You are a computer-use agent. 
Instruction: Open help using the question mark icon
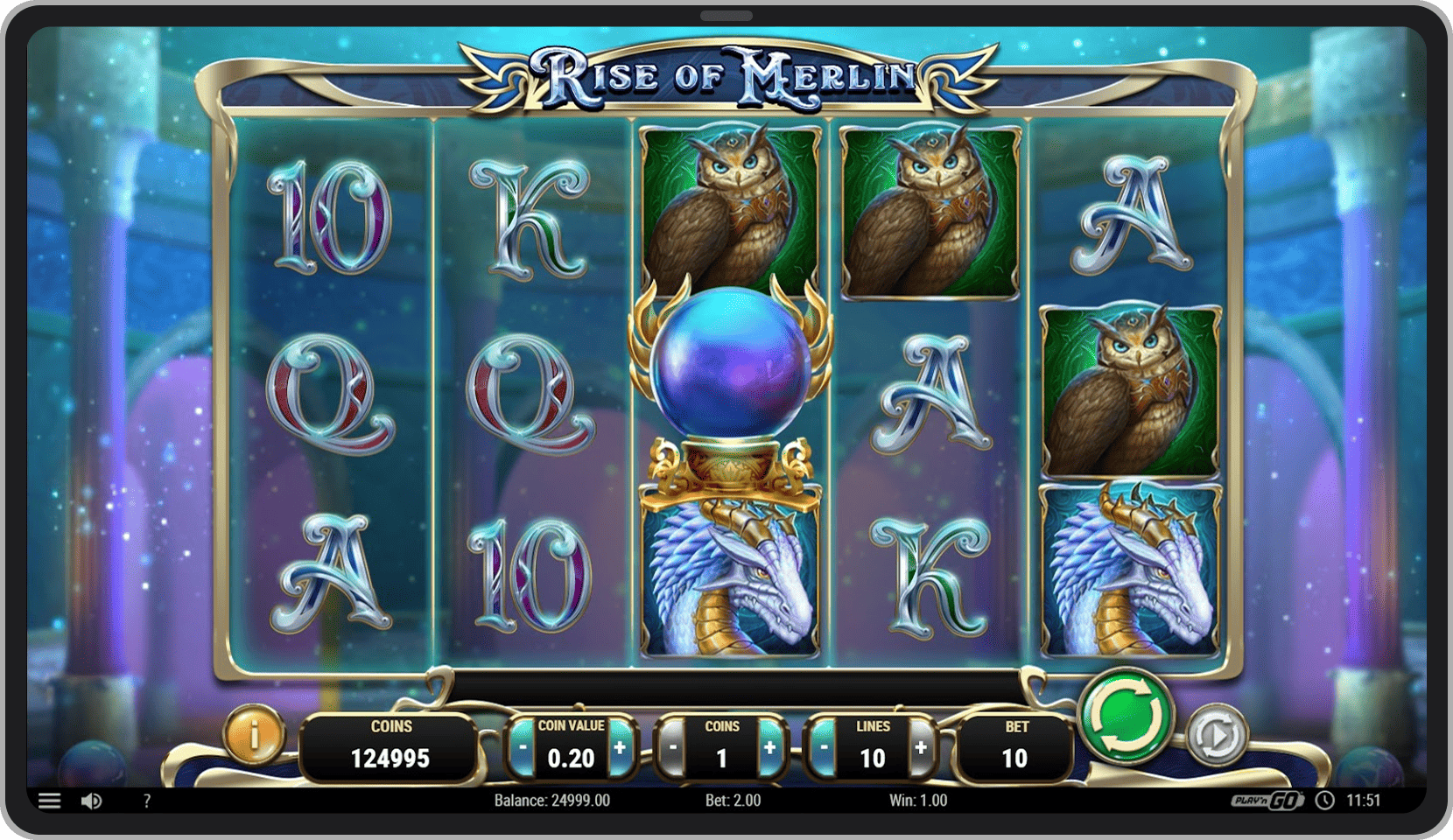click(145, 800)
